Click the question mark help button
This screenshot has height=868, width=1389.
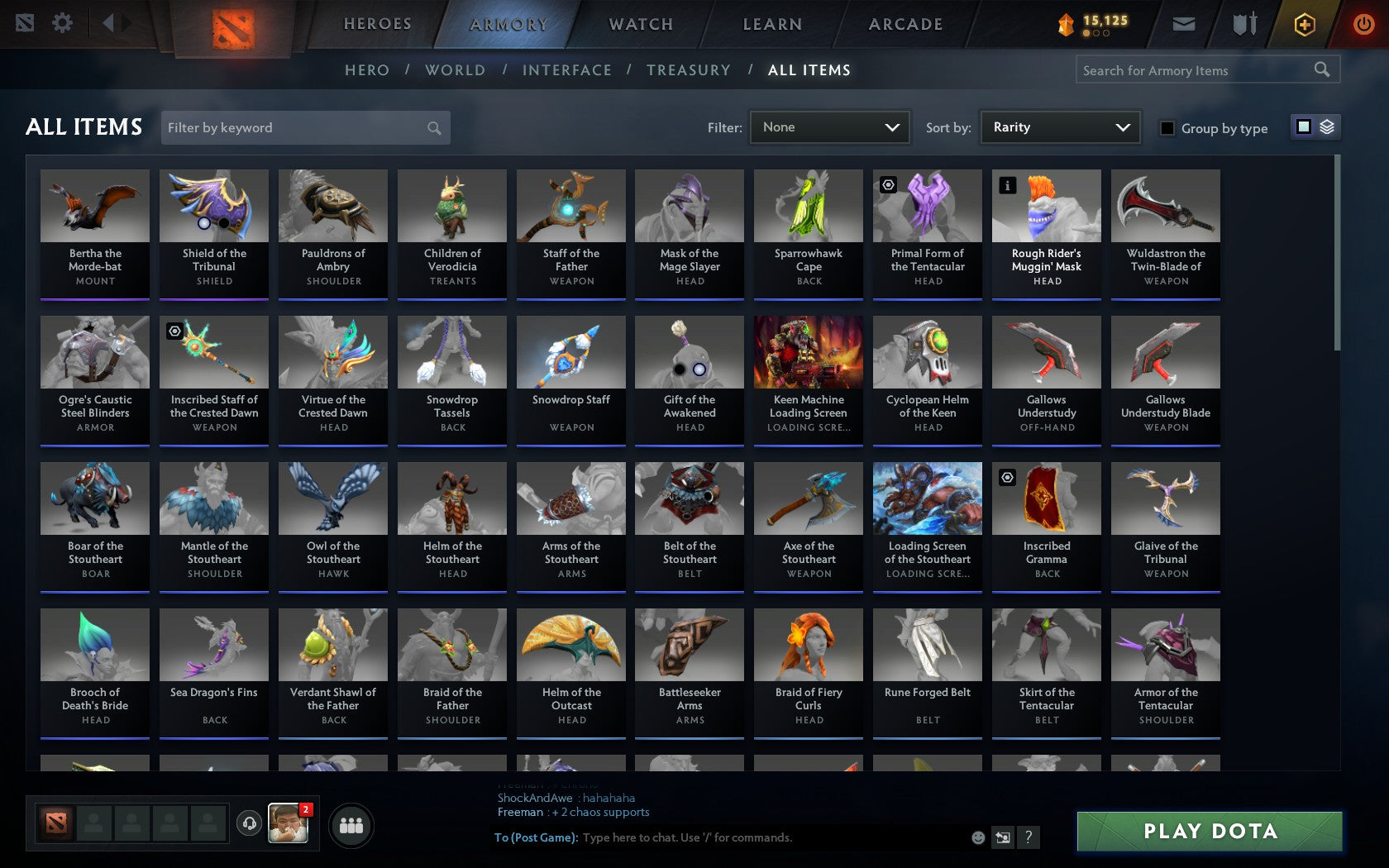(x=1028, y=837)
